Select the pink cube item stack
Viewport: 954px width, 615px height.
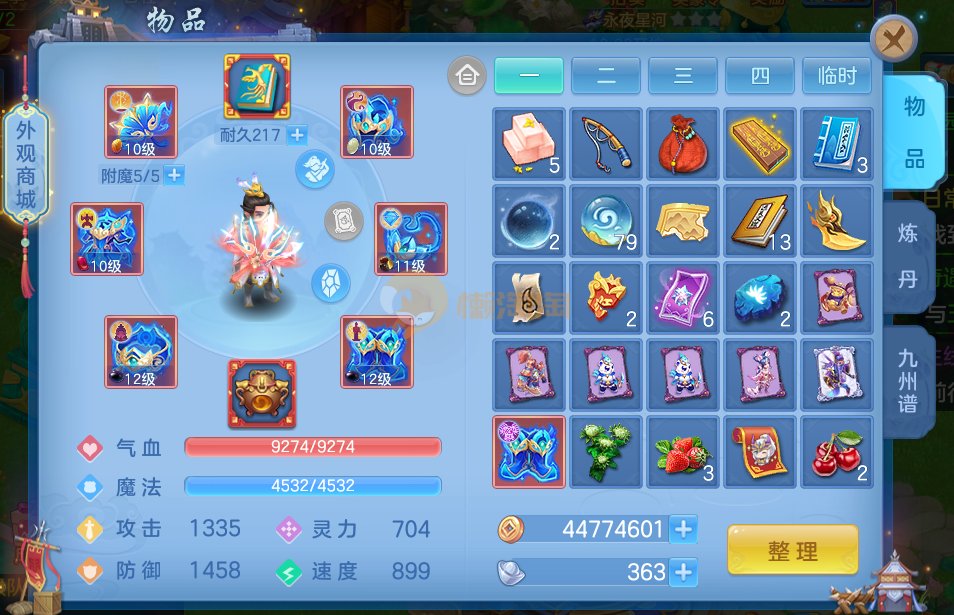pyautogui.click(x=529, y=144)
